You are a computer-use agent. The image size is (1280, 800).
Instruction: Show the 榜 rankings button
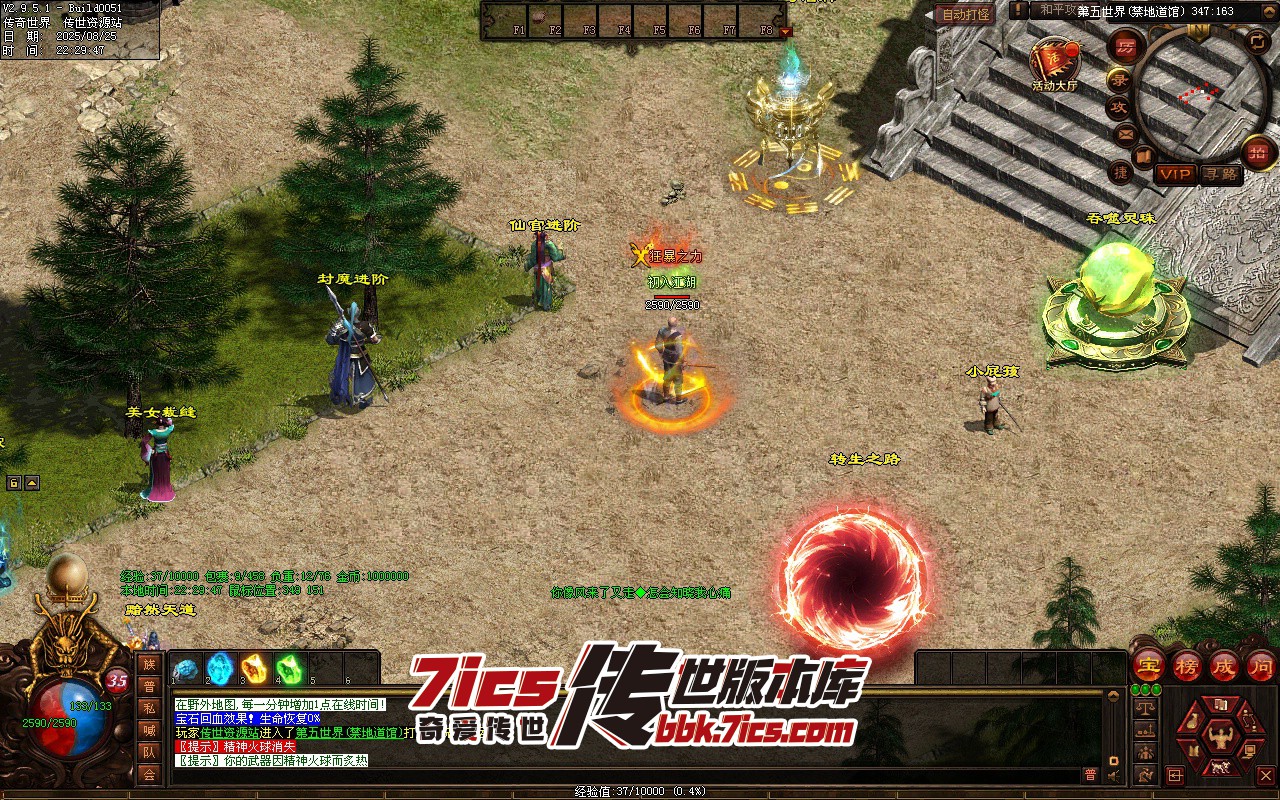pos(1186,665)
